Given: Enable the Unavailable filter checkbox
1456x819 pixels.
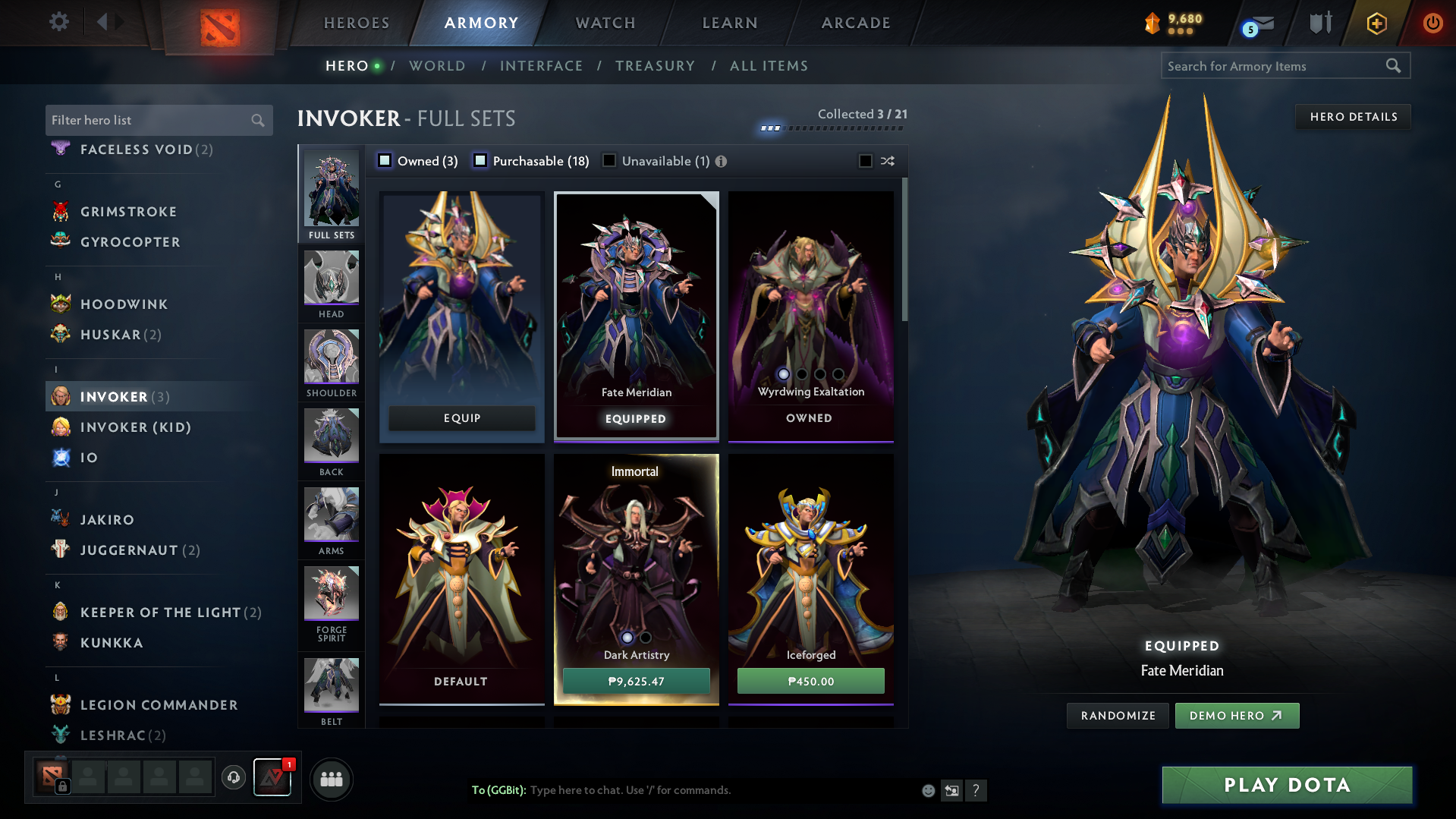Looking at the screenshot, I should (609, 161).
